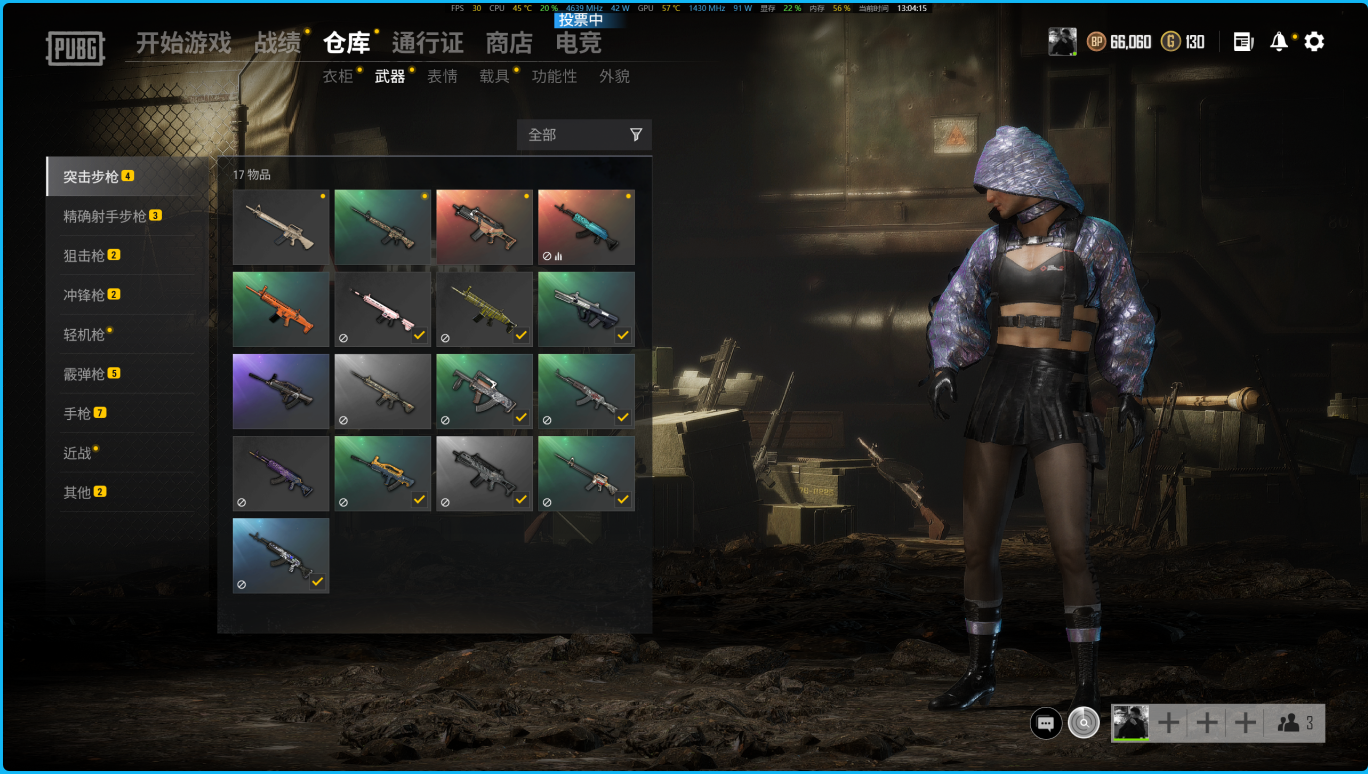Select the 冲锋枪 submachine gun category
1368x774 pixels.
tap(84, 295)
